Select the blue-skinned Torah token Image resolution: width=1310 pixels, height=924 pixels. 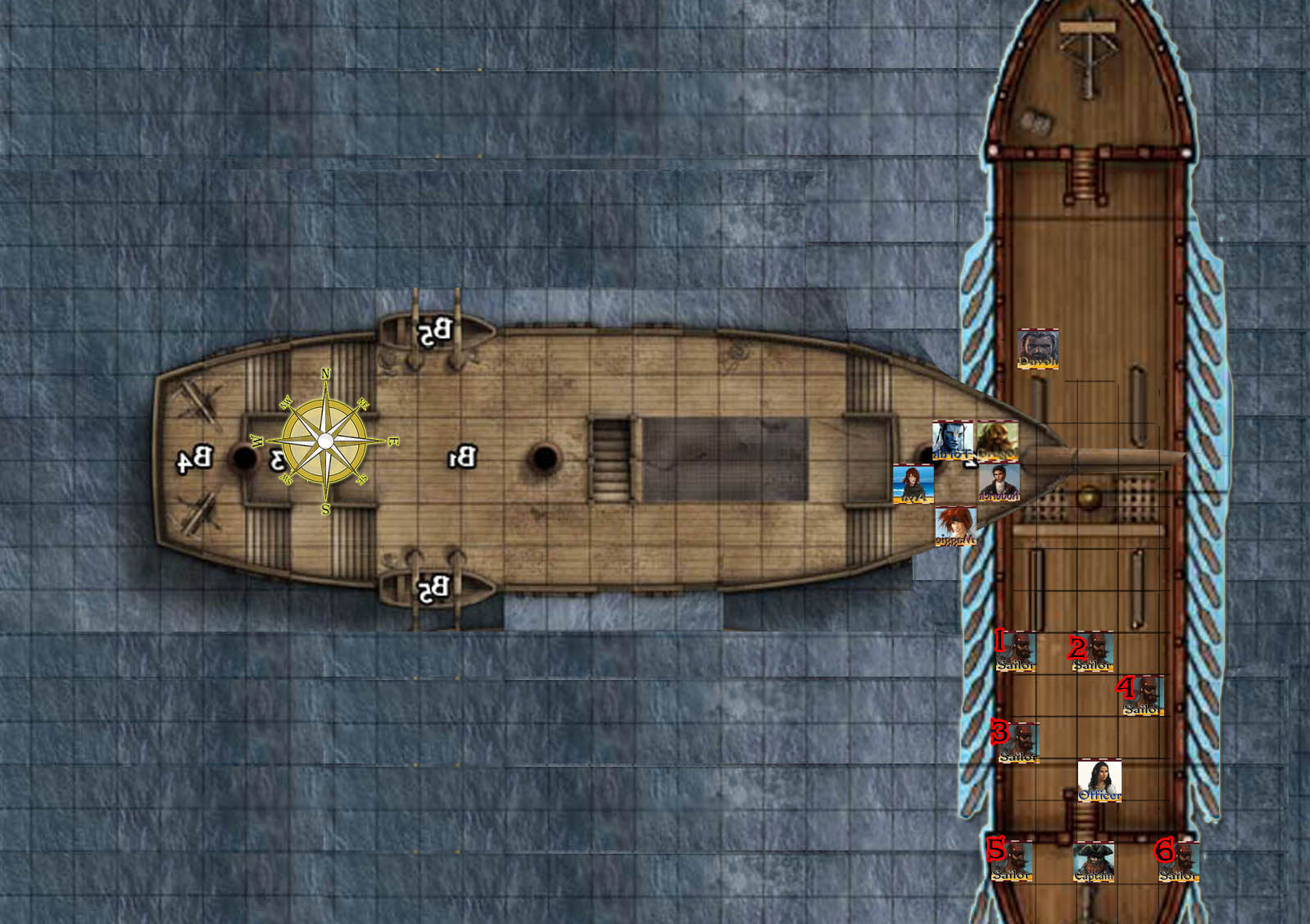pyautogui.click(x=953, y=442)
